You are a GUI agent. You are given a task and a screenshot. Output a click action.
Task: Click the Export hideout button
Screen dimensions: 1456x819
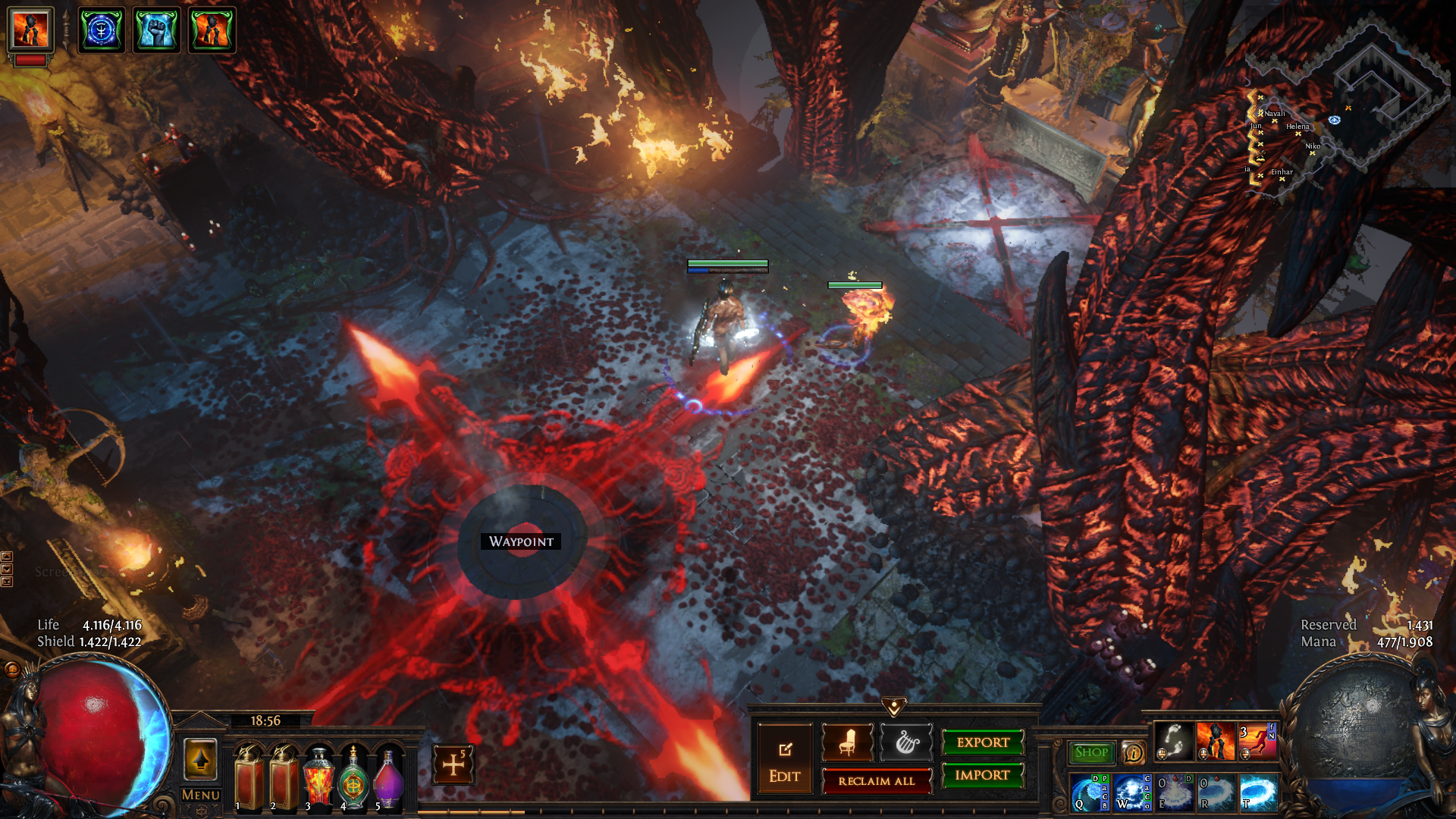[x=983, y=742]
